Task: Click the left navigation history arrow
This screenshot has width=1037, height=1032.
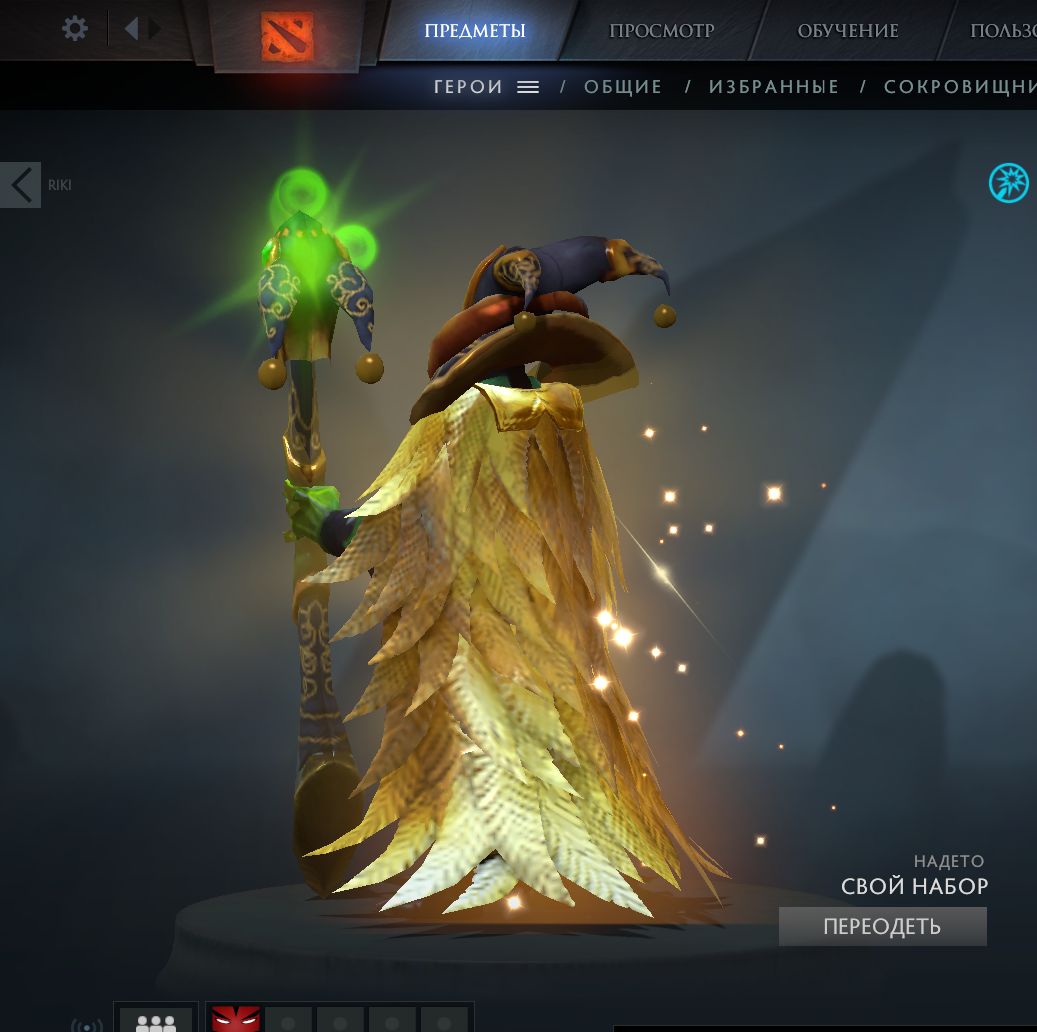Action: 131,28
